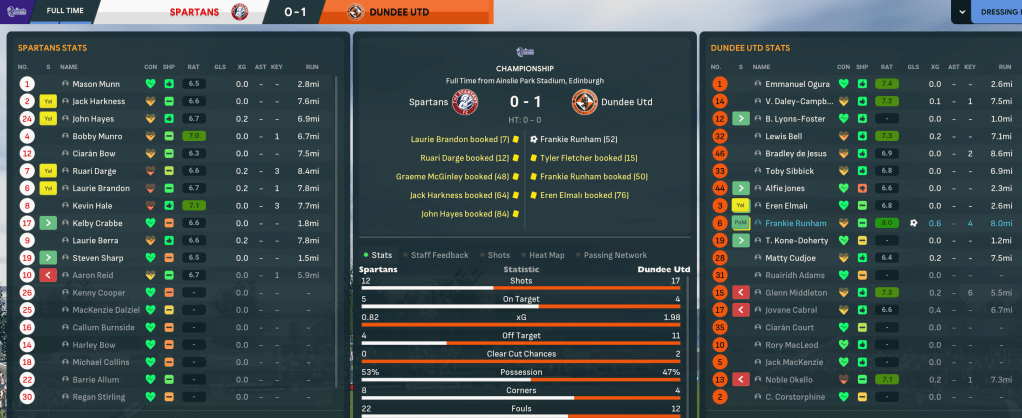The width and height of the screenshot is (1022, 418).
Task: Open Emmanuel Ogura's player row
Action: [x=800, y=84]
